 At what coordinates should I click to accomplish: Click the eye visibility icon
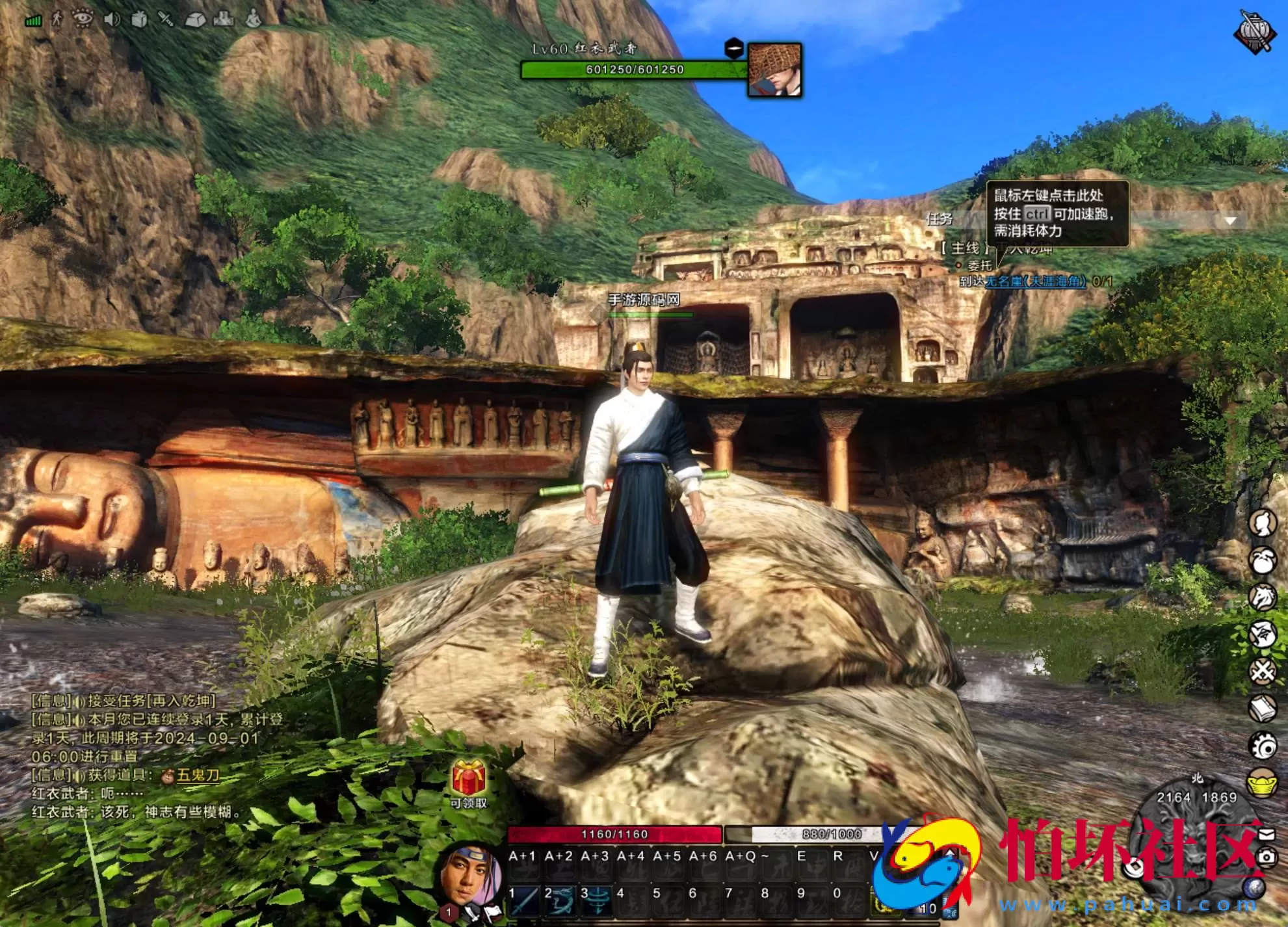coord(83,19)
